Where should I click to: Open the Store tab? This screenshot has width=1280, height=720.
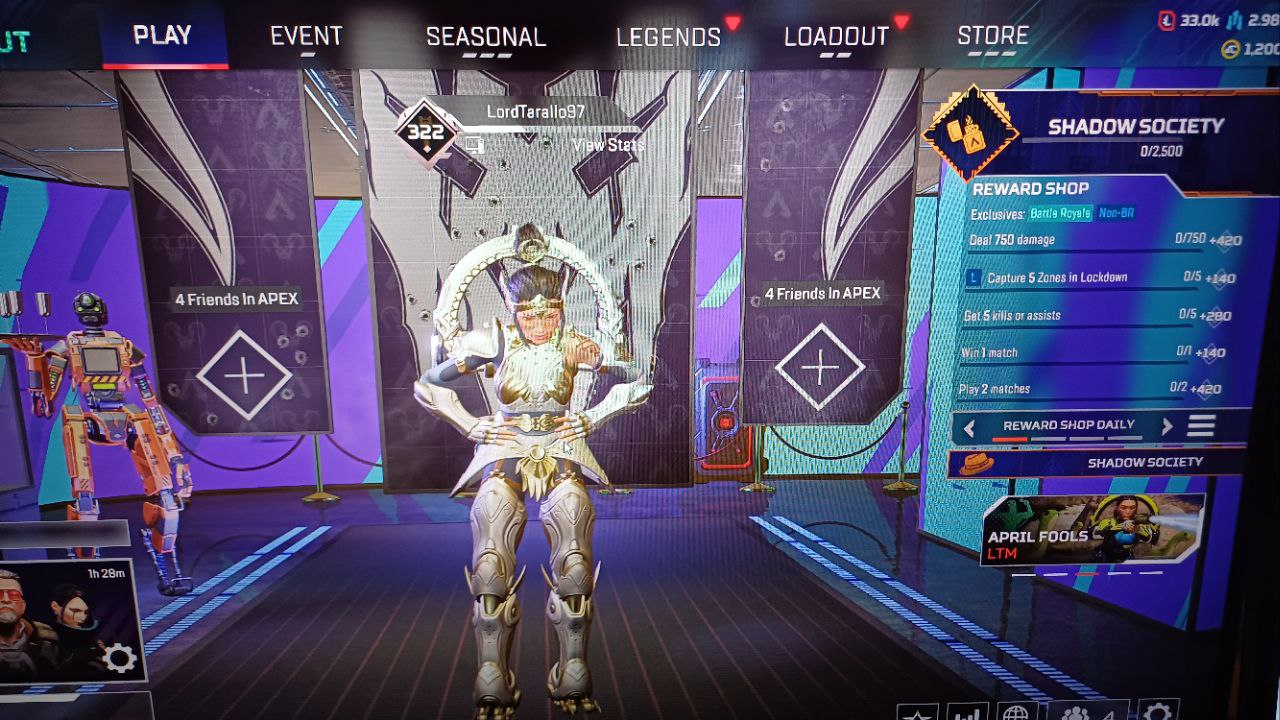(993, 36)
